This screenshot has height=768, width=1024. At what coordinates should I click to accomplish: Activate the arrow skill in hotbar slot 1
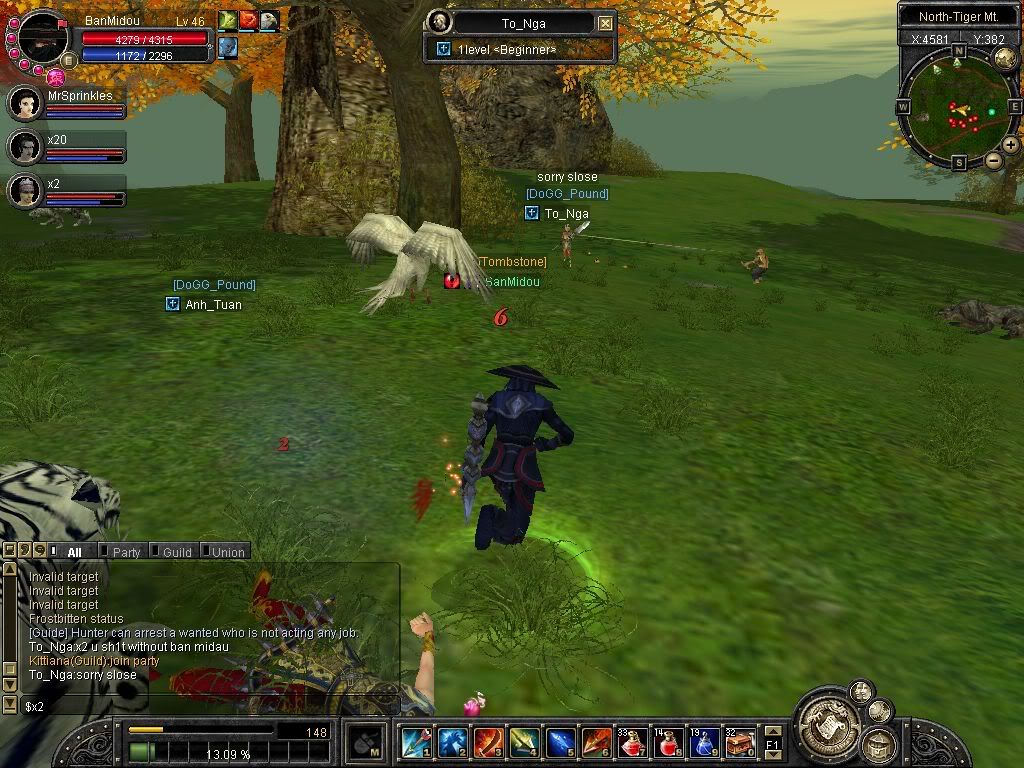click(416, 742)
